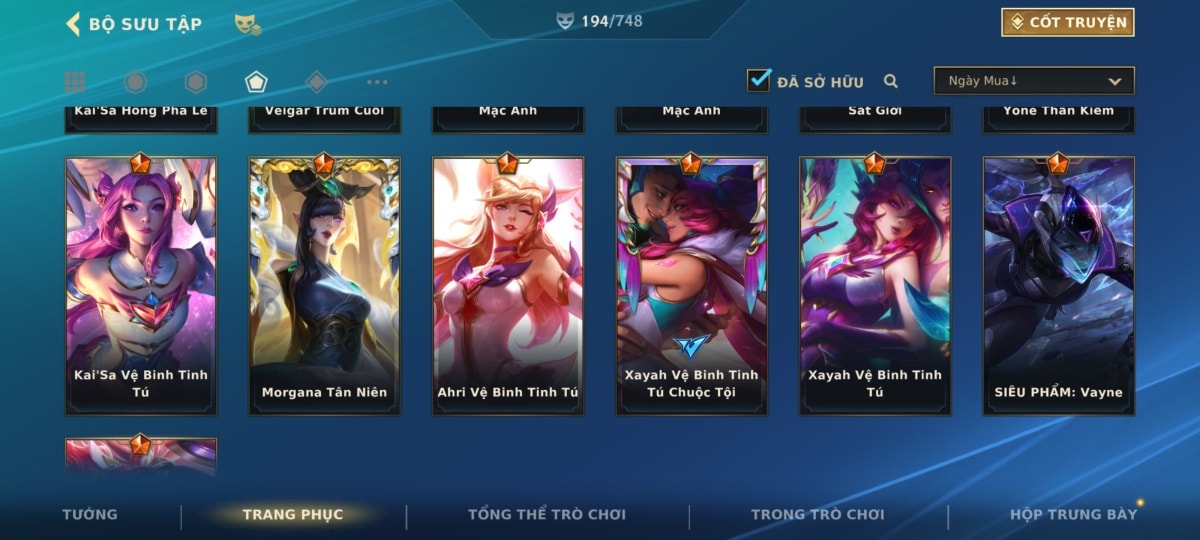Open the Tổng Thể Trò Chơi tab

point(547,514)
